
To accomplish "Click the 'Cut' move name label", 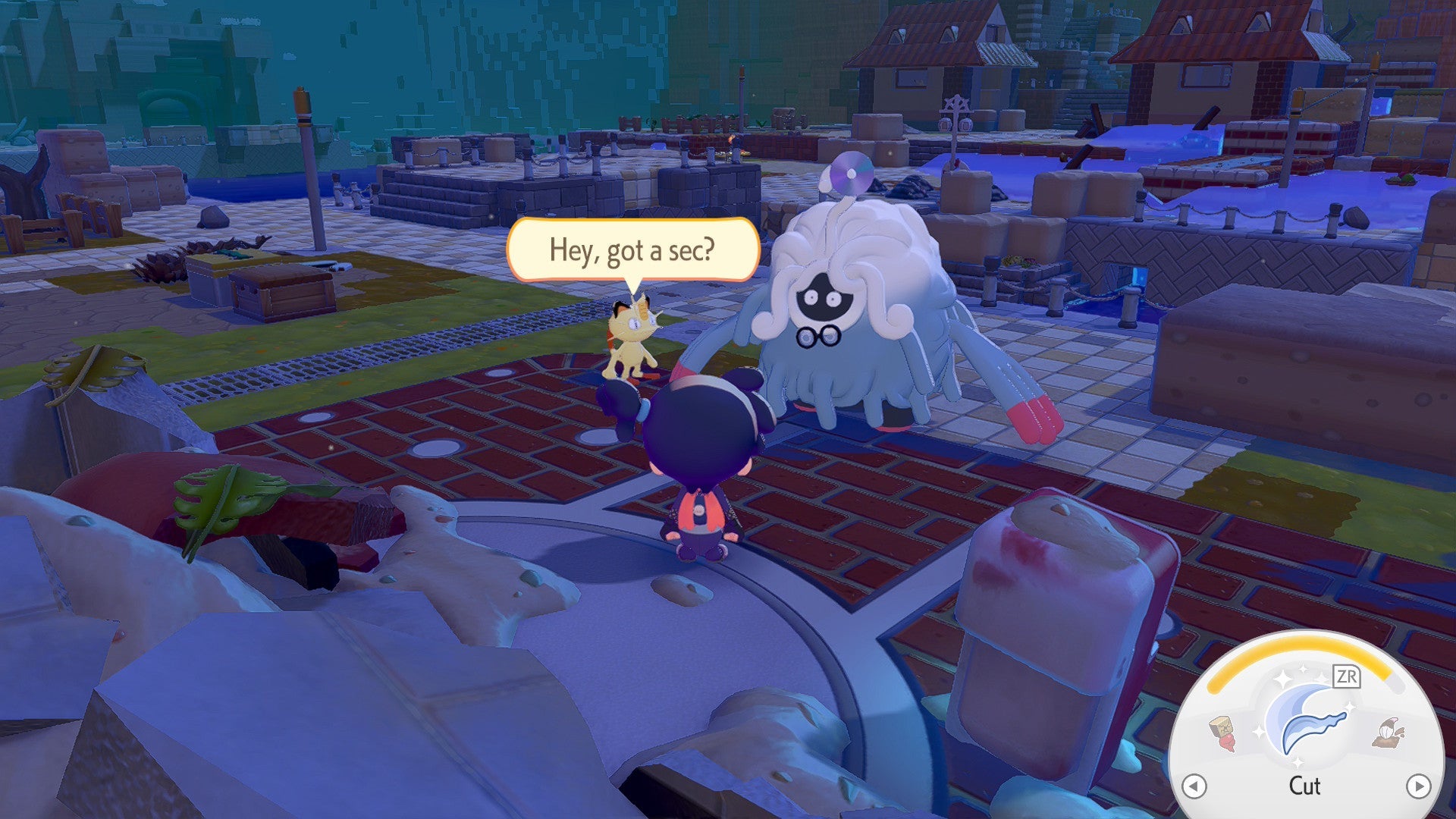I will [1305, 786].
